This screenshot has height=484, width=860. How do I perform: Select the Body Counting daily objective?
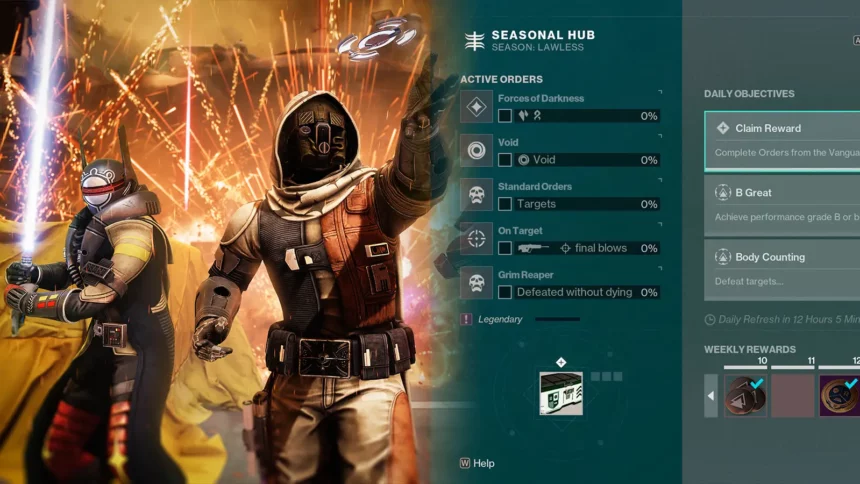coord(782,268)
